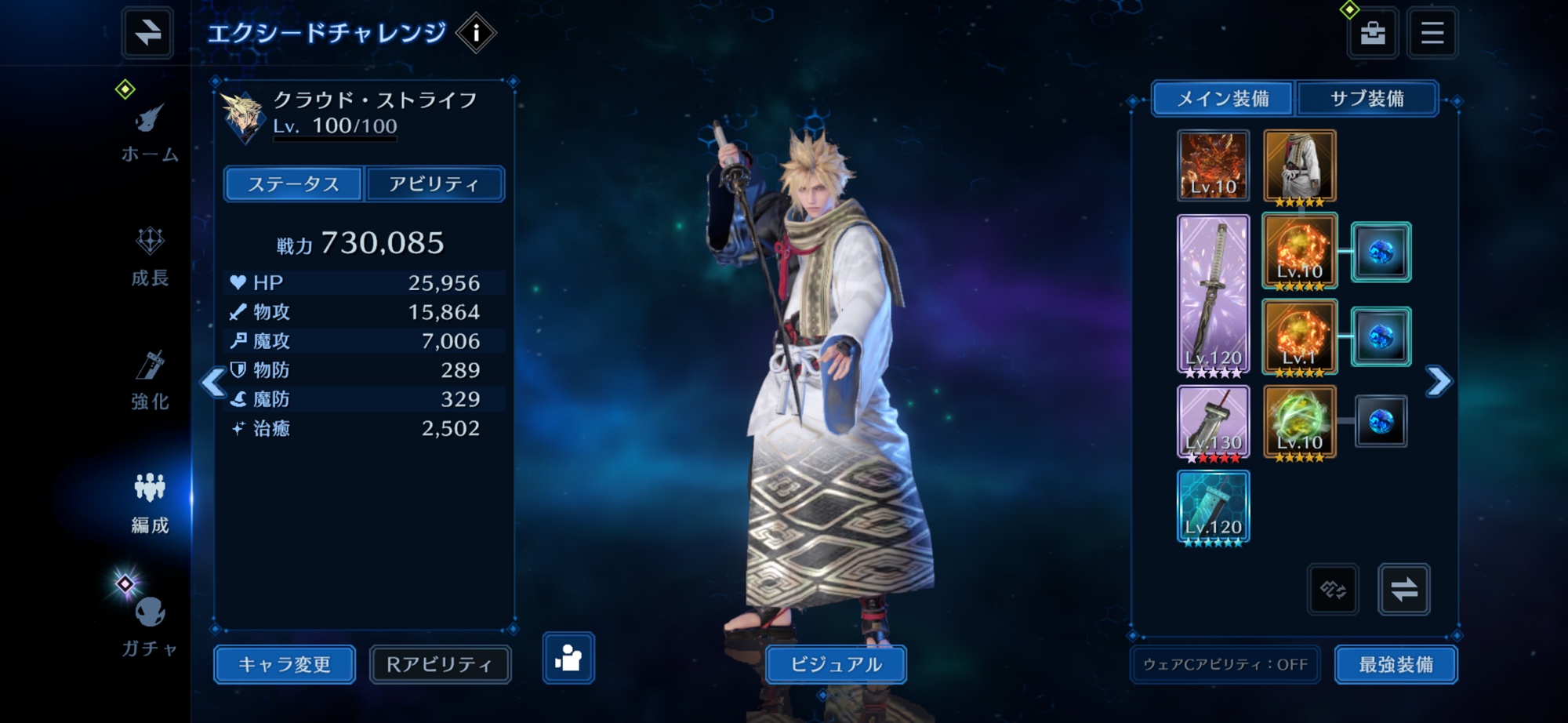Open the ガチャ menu entry
This screenshot has width=1568, height=723.
pyautogui.click(x=149, y=626)
